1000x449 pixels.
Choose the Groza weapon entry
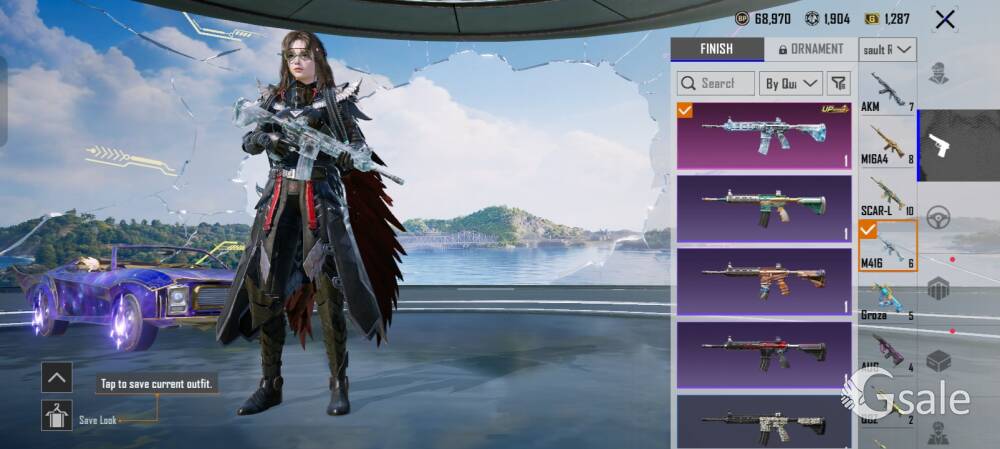pyautogui.click(x=887, y=299)
